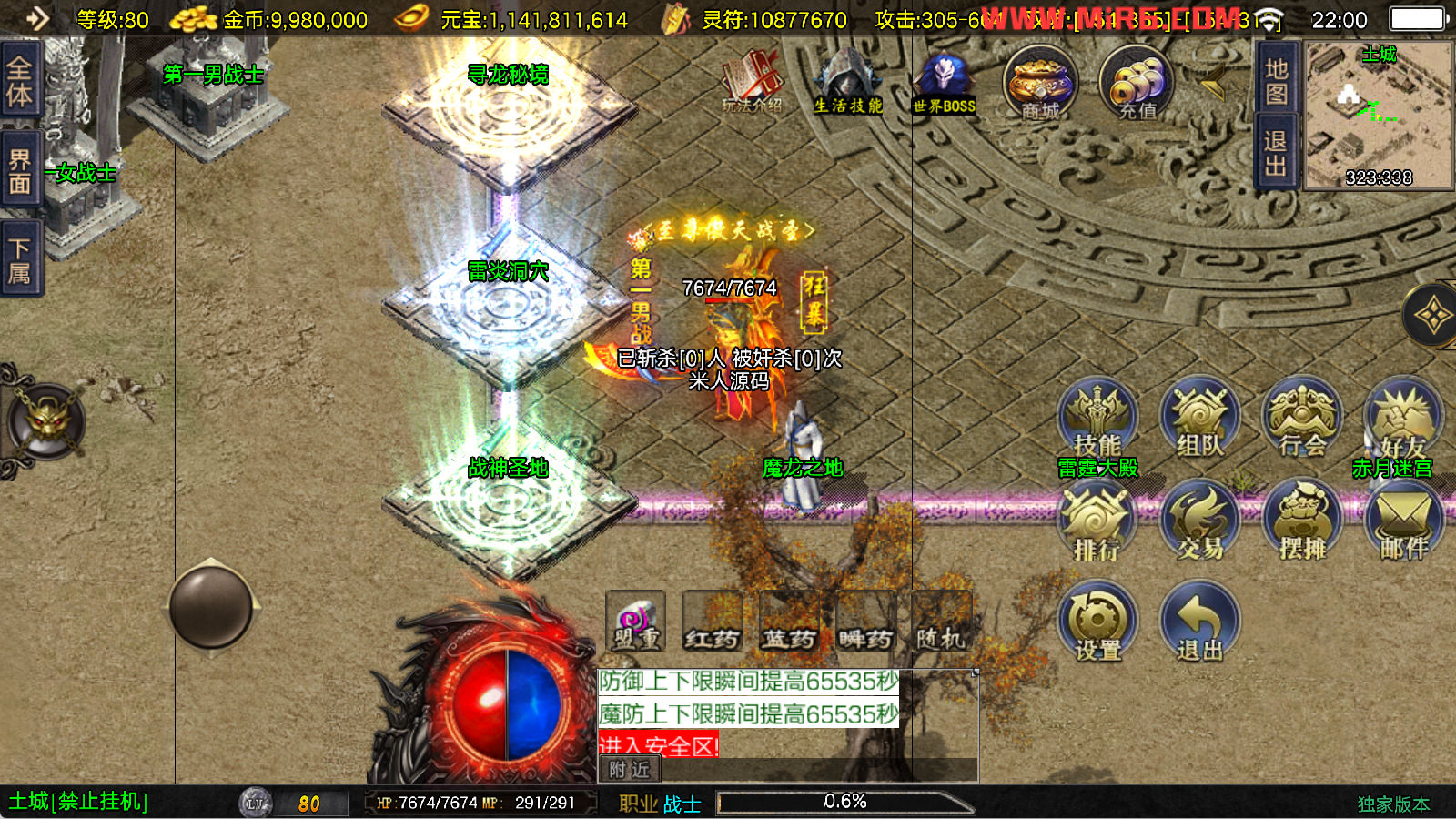Open the 设置 settings gear
This screenshot has height=819, width=1456.
[x=1097, y=623]
